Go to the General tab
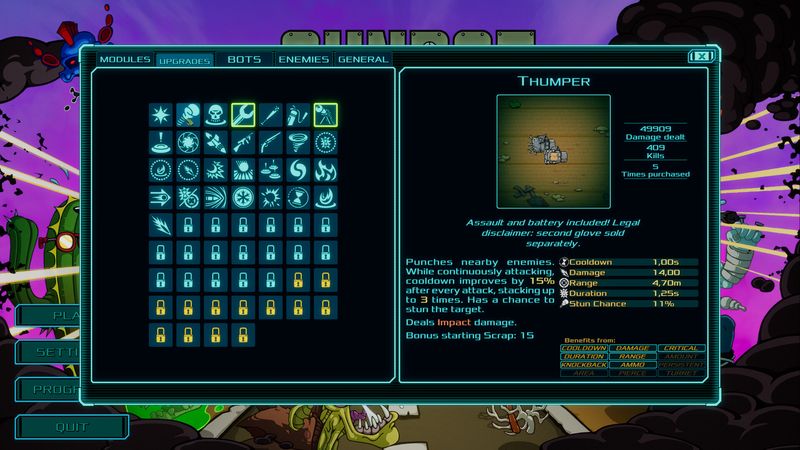Screen dimensions: 800x450 tap(363, 60)
